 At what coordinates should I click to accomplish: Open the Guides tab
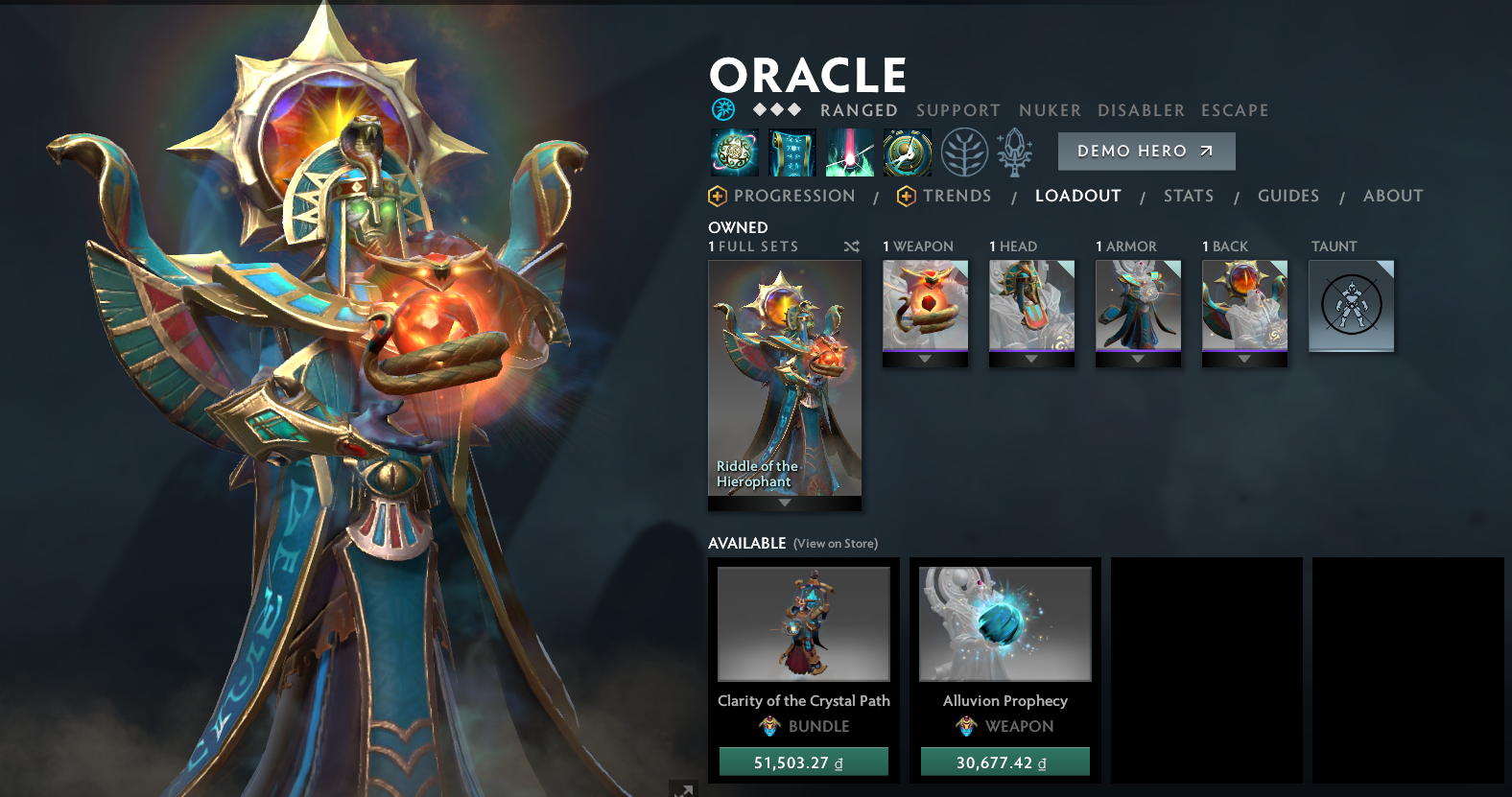tap(1288, 197)
